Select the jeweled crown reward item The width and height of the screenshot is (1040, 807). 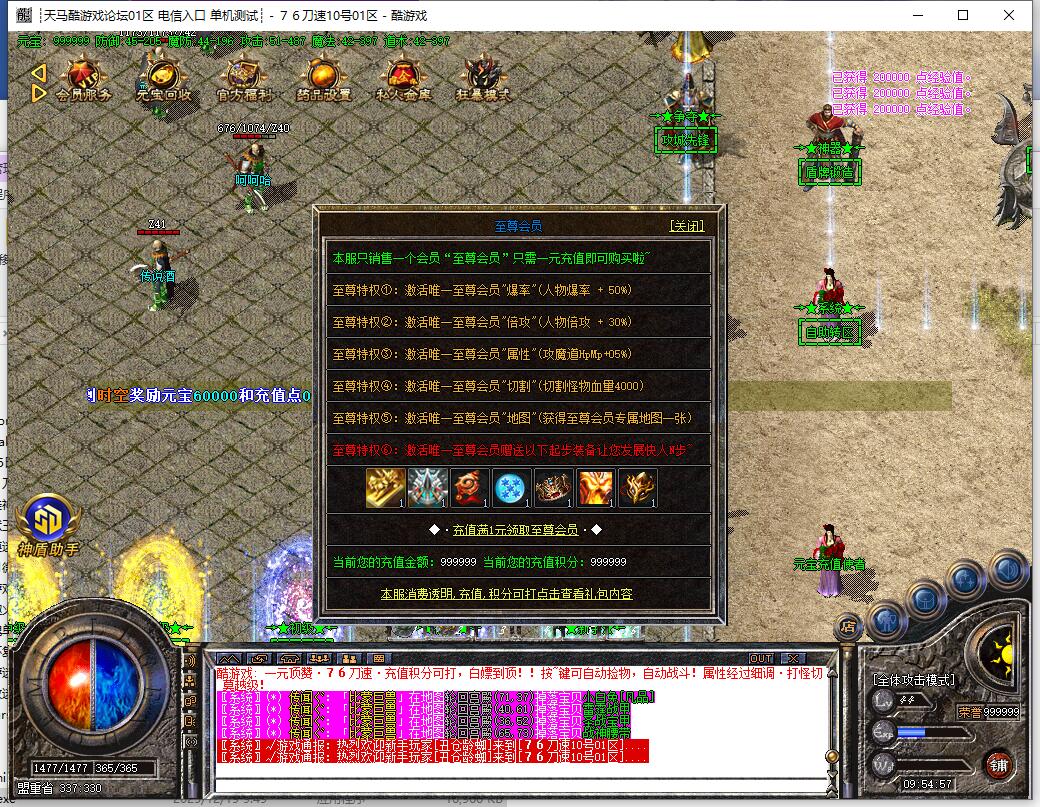click(x=554, y=488)
